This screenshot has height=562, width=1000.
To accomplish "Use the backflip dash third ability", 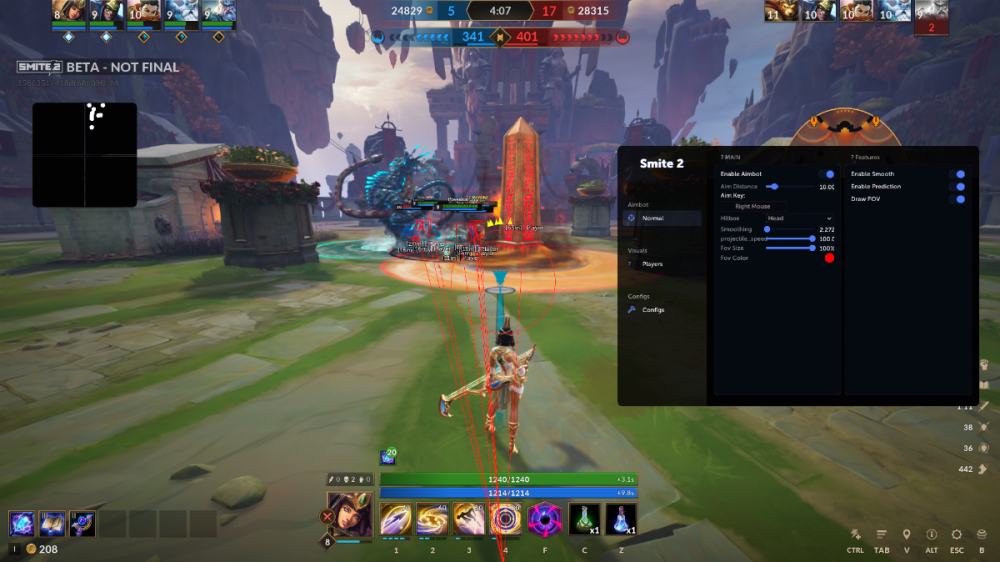I will point(469,519).
